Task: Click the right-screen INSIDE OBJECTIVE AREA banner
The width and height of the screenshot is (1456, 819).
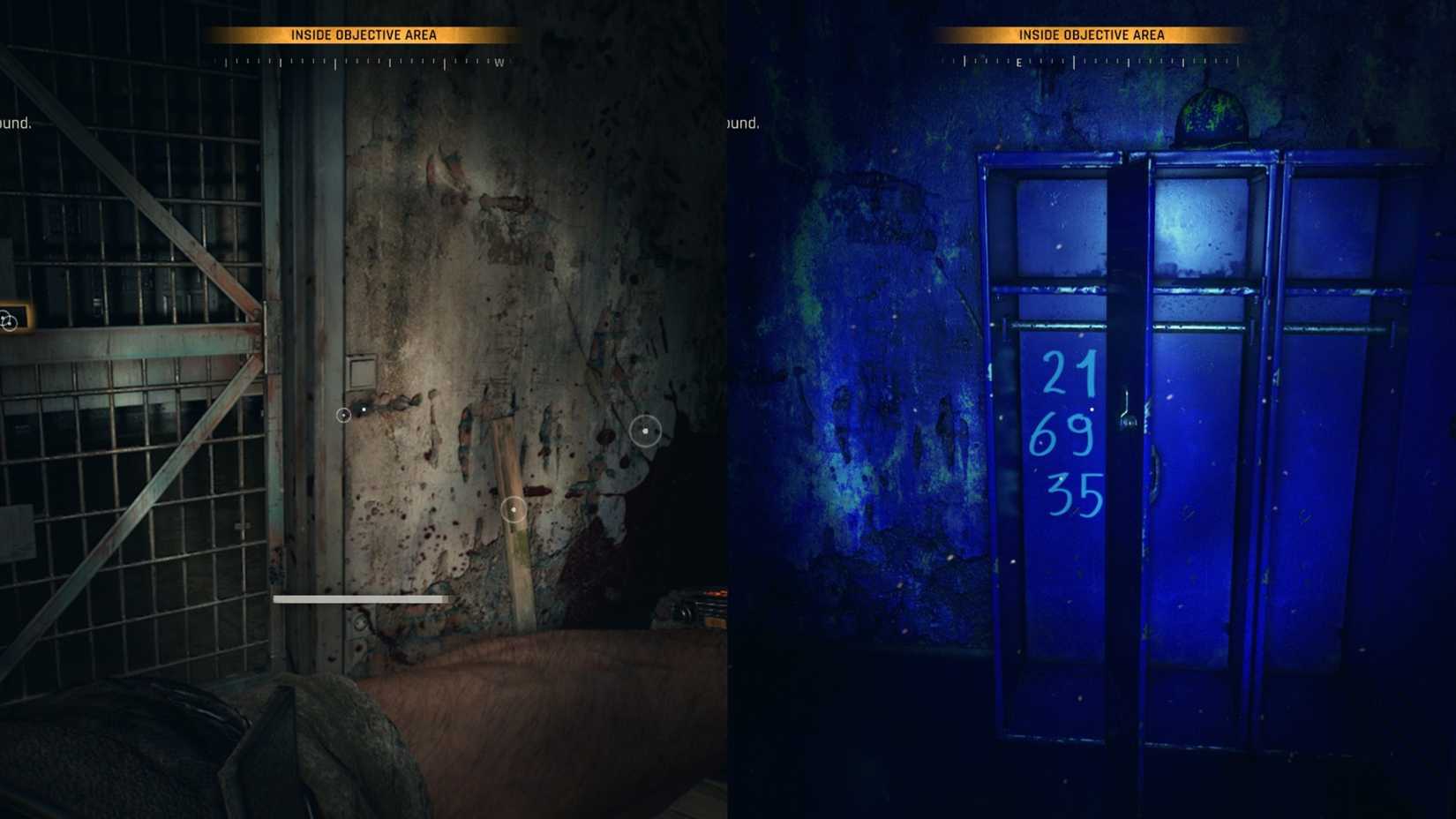Action: (1092, 35)
